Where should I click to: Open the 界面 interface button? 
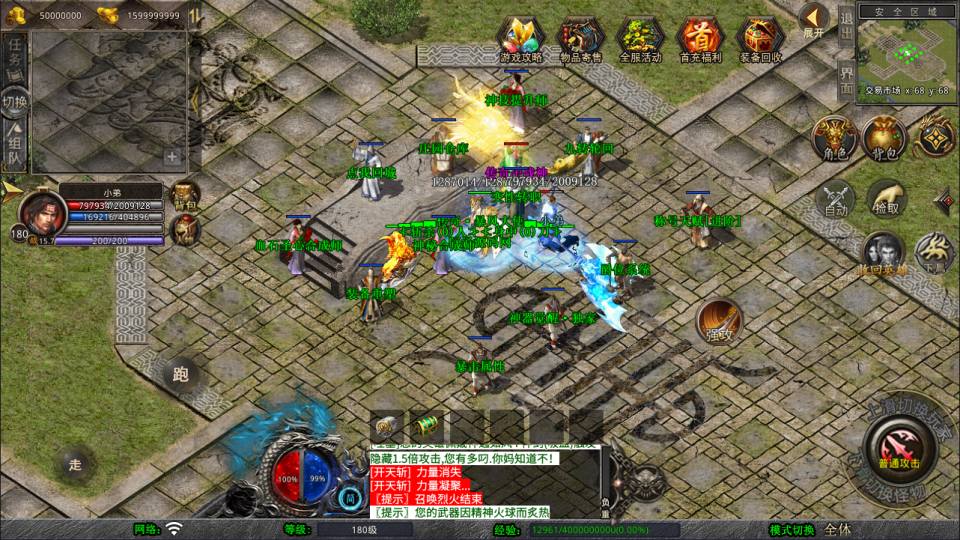click(x=846, y=79)
